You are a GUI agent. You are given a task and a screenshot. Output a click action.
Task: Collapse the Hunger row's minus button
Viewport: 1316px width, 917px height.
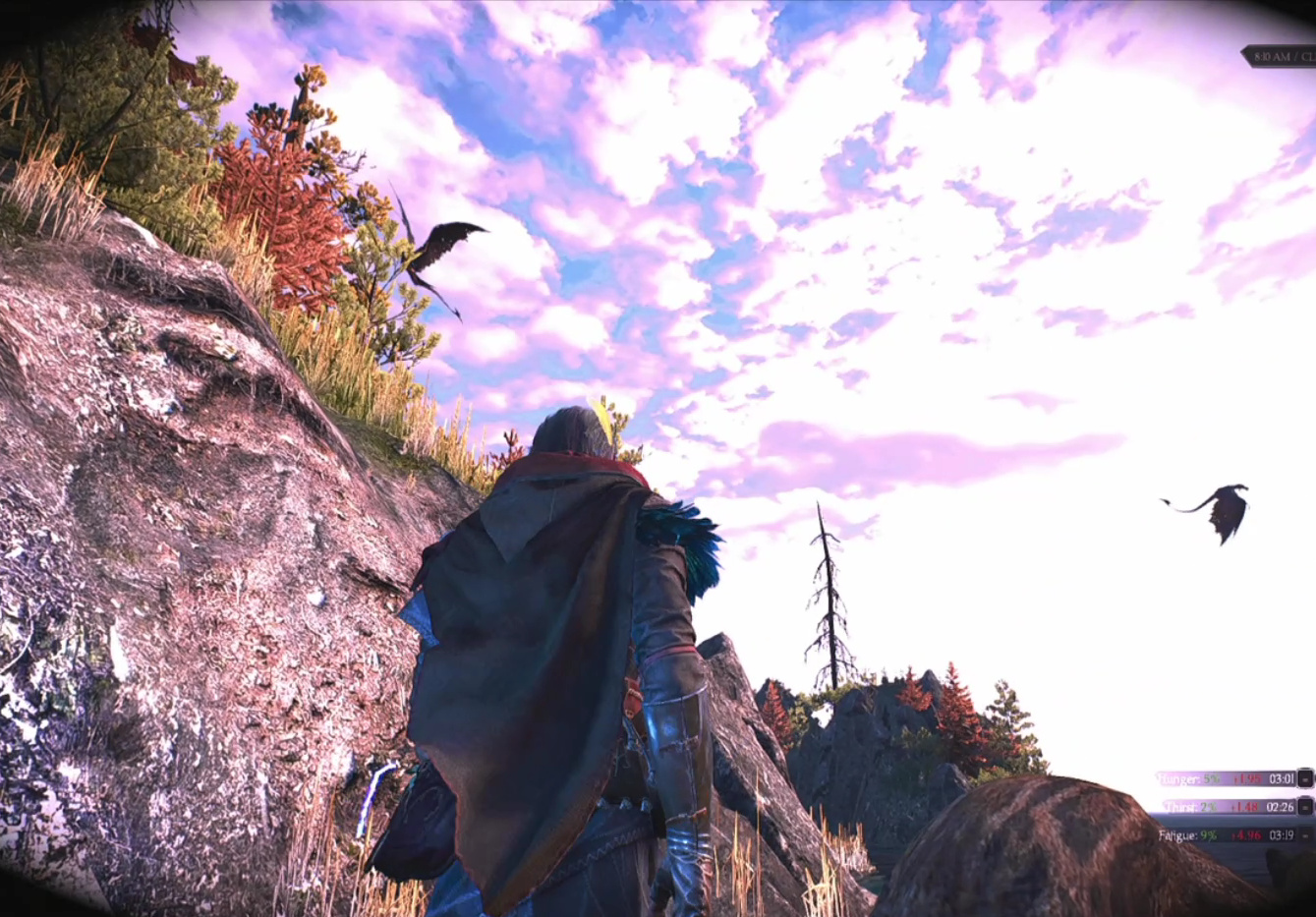point(1305,778)
